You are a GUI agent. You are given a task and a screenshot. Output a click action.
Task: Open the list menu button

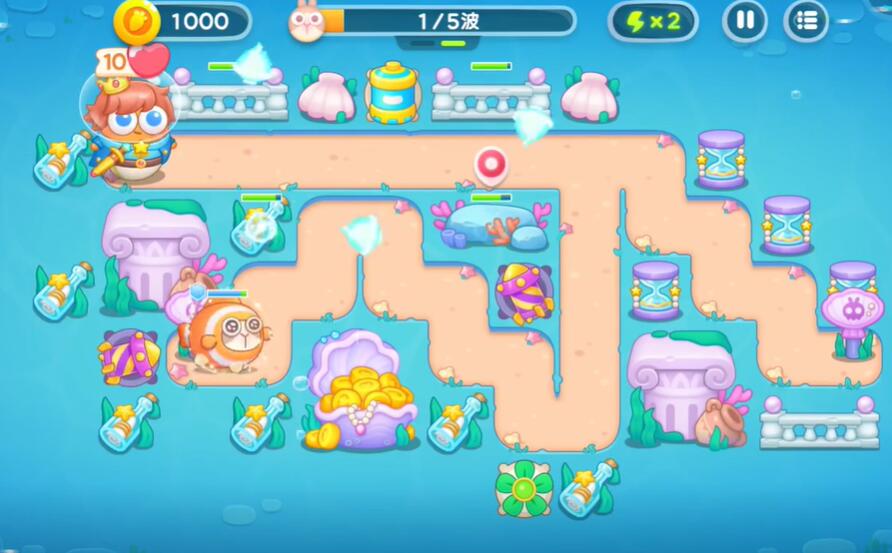pos(806,21)
